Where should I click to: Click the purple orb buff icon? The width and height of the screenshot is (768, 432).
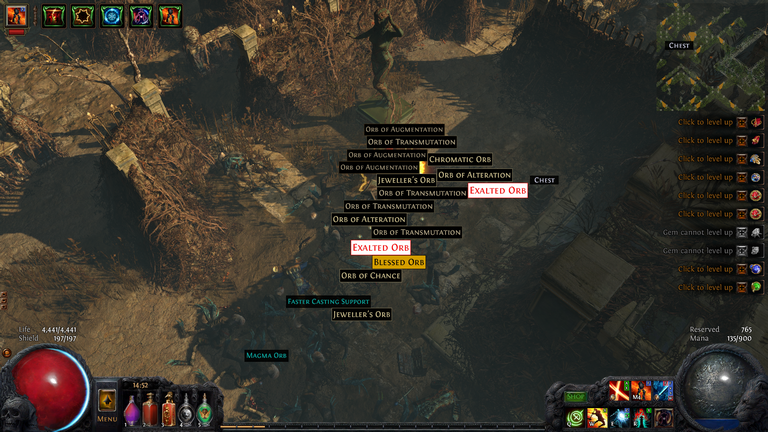click(141, 15)
